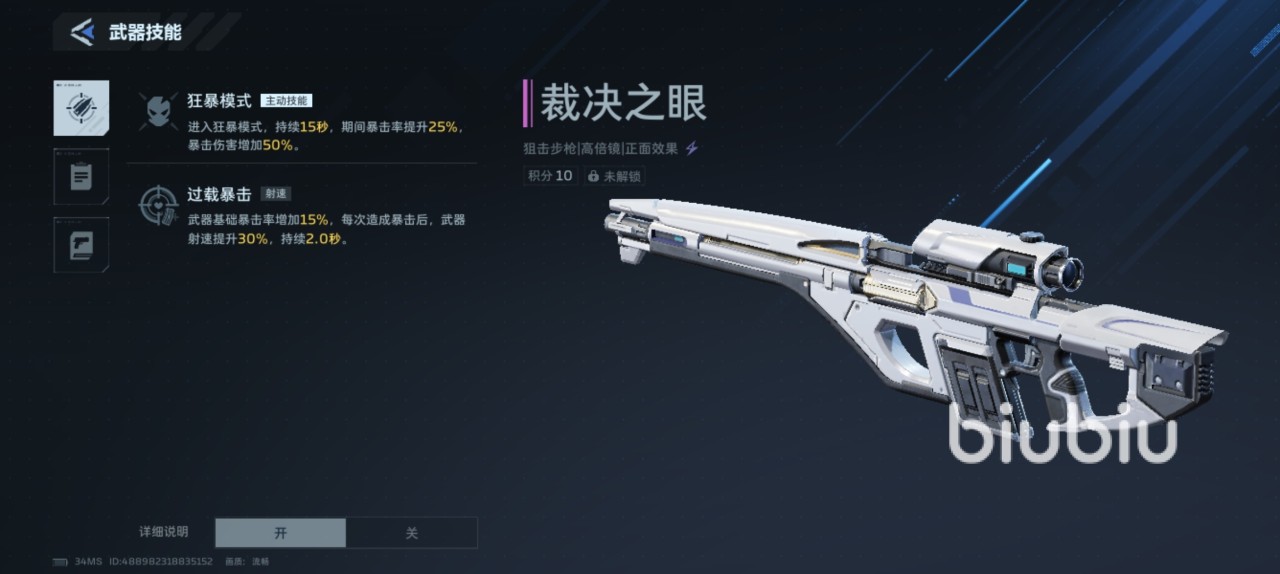The height and width of the screenshot is (574, 1280).
Task: Select the weapon skills tab with target icon
Action: point(81,108)
